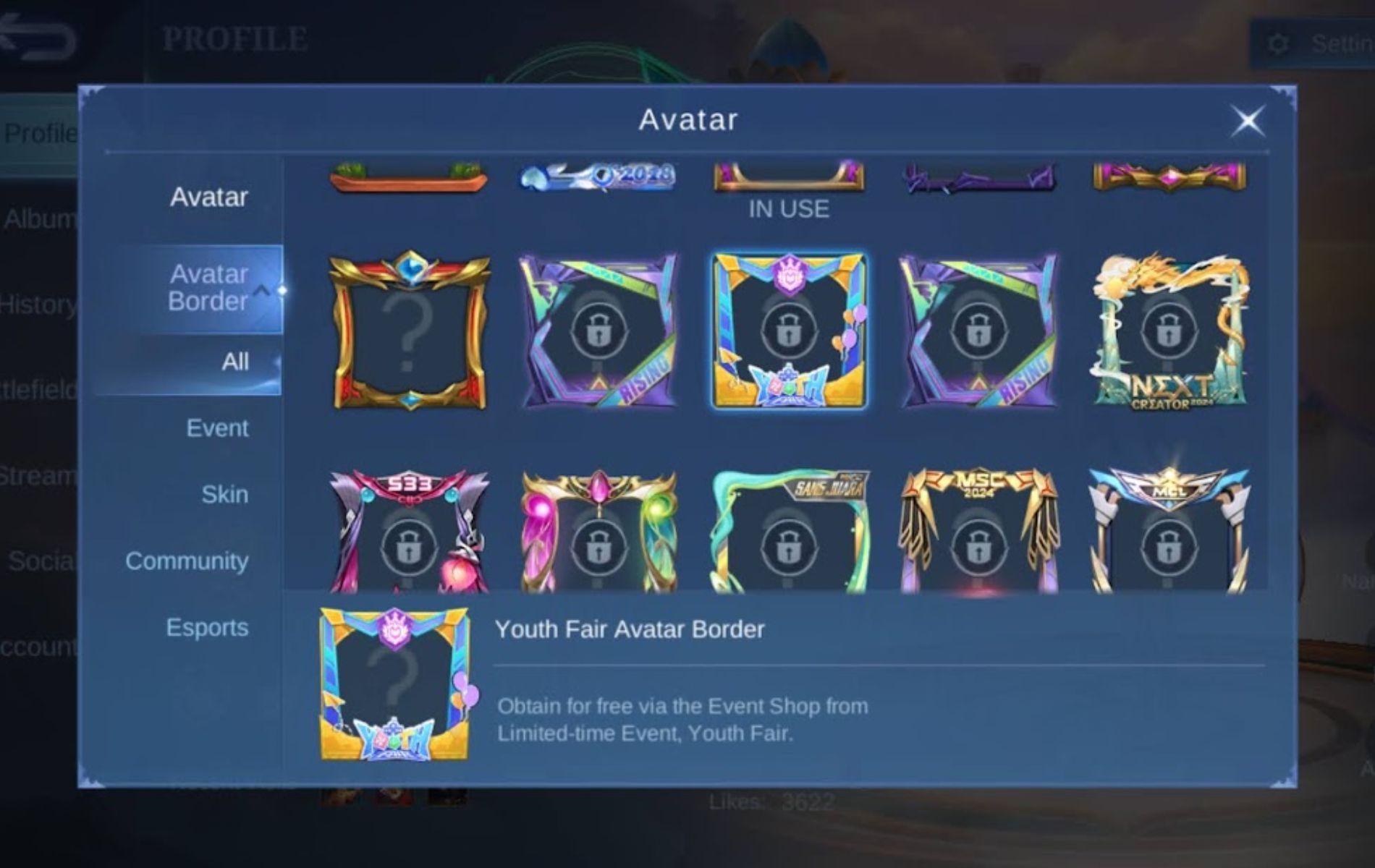This screenshot has width=1375, height=868.
Task: Open the Esports category
Action: point(206,629)
